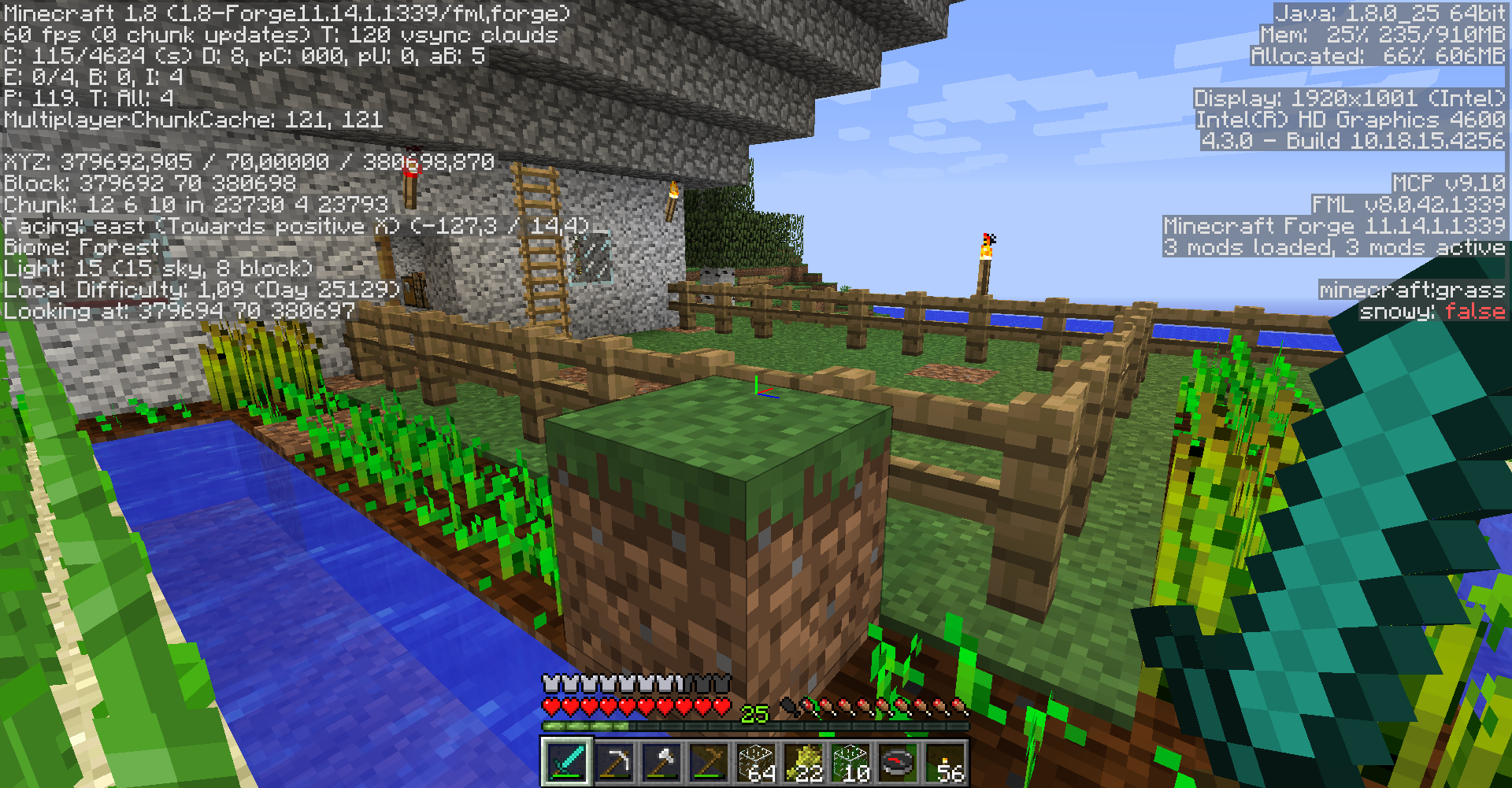Viewport: 1512px width, 788px height.
Task: Switch to the iron pickaxe slot
Action: click(614, 761)
